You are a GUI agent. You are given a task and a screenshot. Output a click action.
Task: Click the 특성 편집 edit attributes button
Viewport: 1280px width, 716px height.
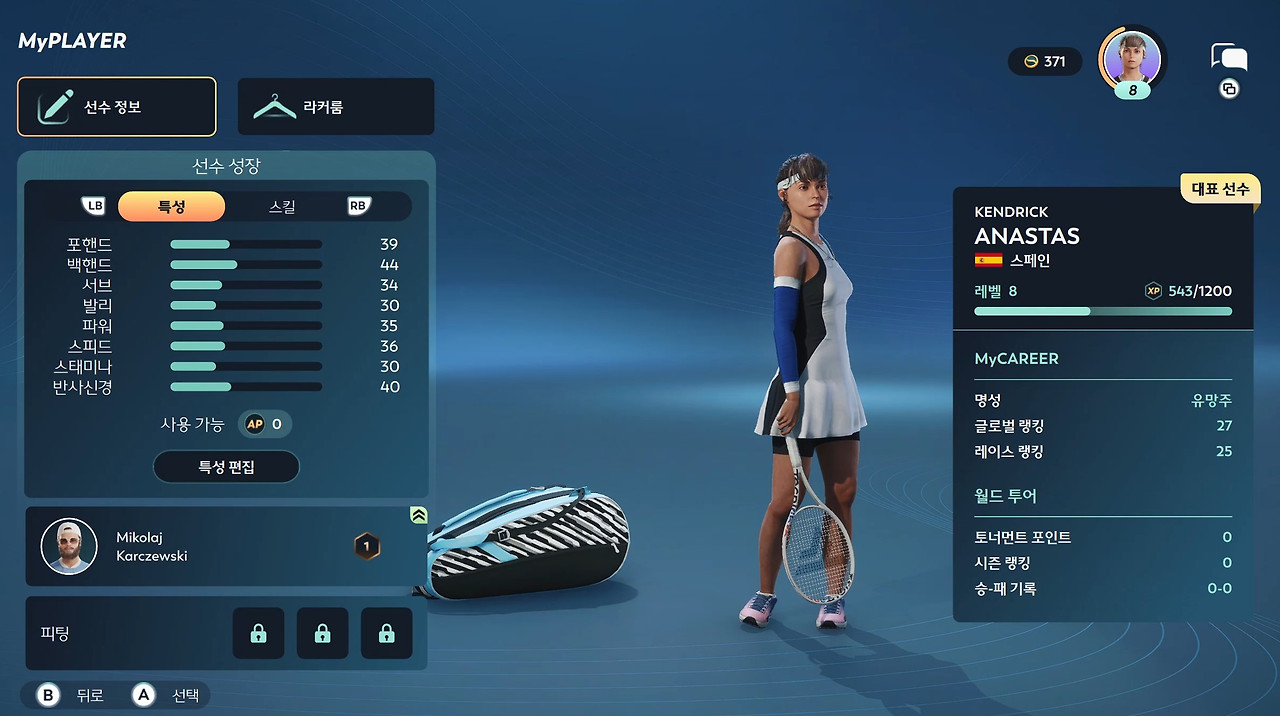226,467
